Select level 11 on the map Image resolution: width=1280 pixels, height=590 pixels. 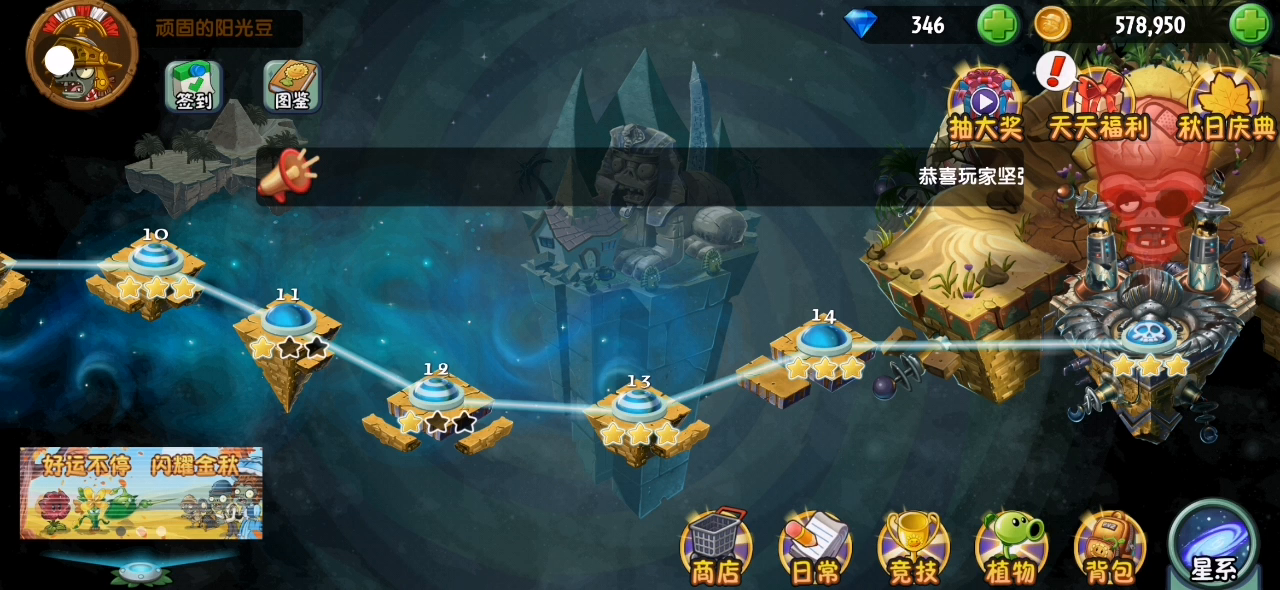[288, 321]
